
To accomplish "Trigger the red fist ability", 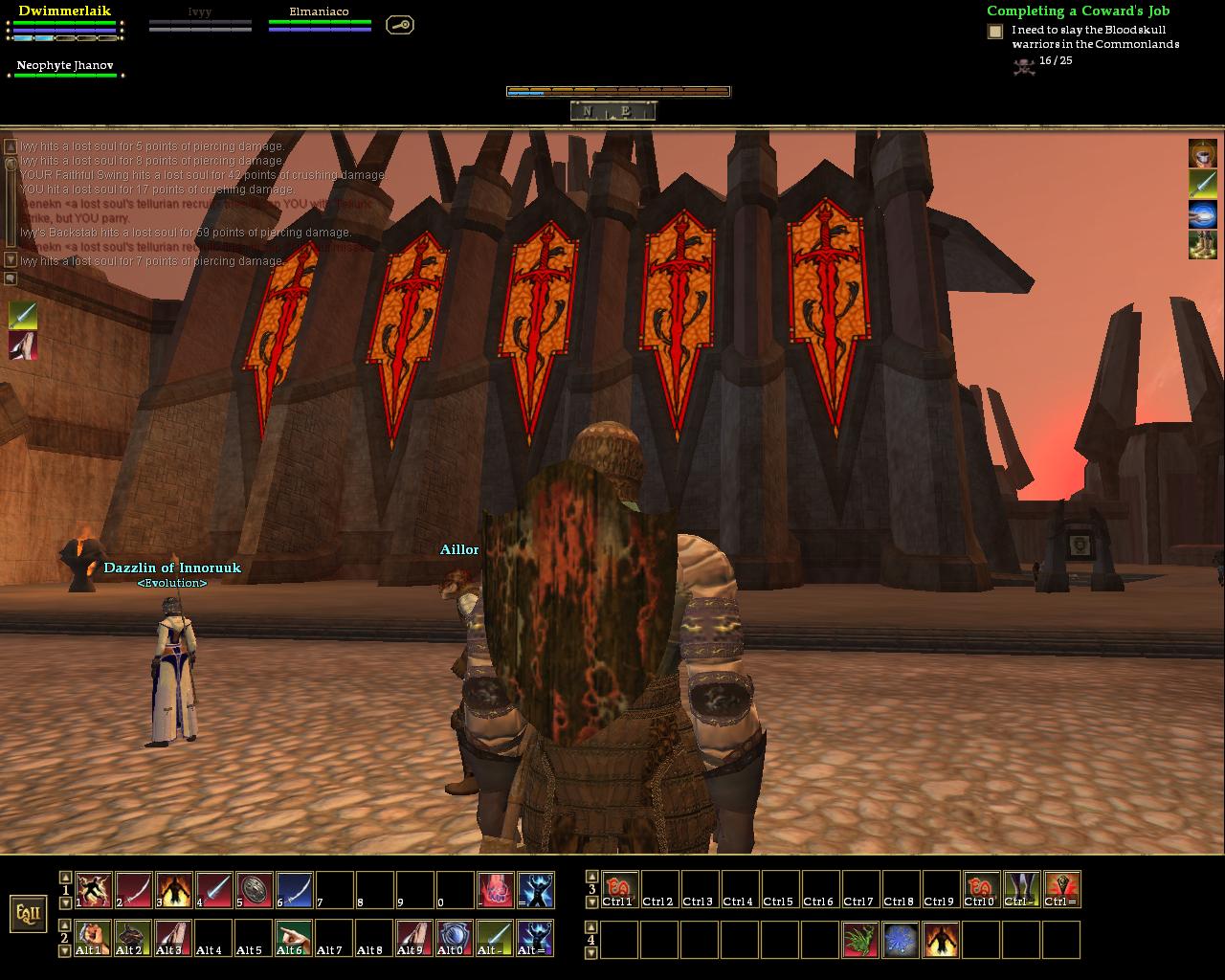I will pos(496,890).
